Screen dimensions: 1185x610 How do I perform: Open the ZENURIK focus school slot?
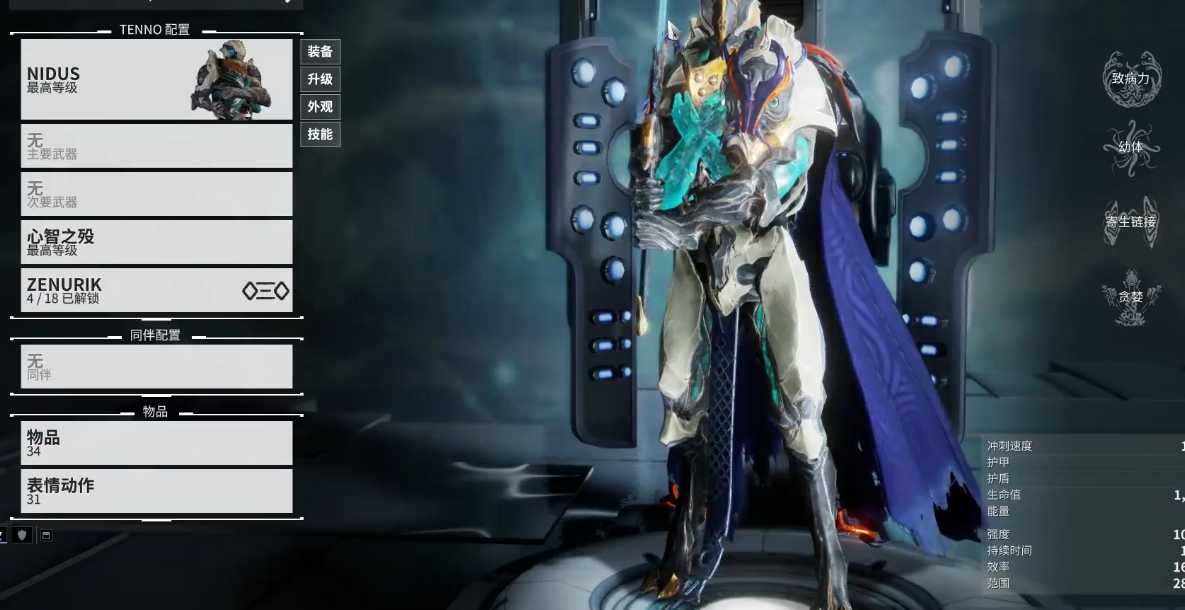pyautogui.click(x=156, y=290)
